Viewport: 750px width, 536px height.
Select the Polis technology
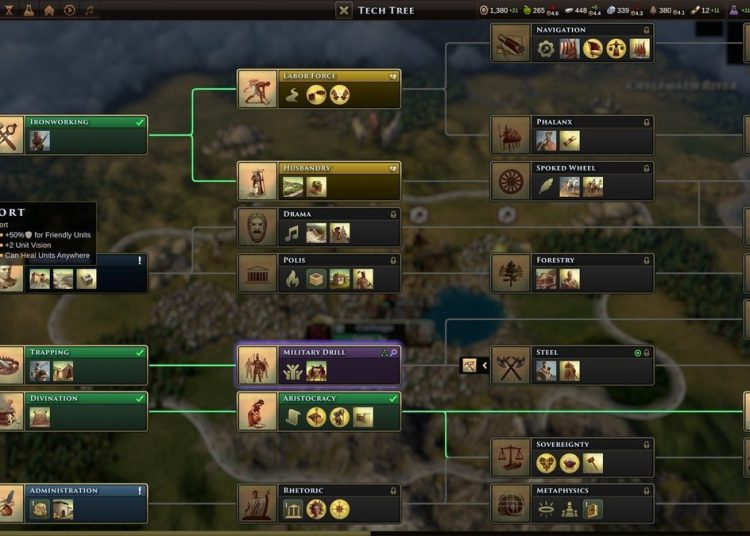(319, 273)
